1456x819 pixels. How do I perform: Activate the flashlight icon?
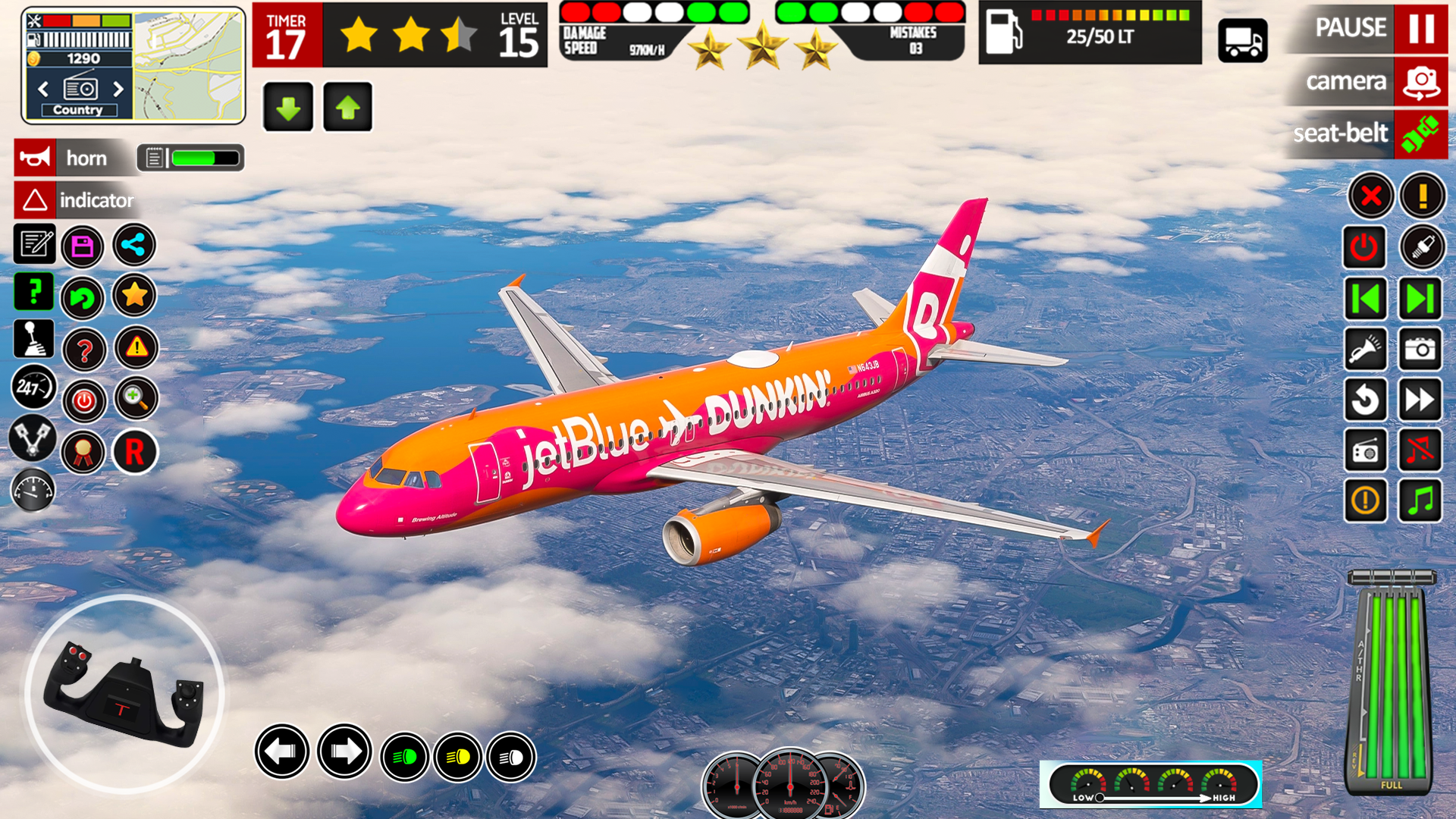coord(1366,350)
